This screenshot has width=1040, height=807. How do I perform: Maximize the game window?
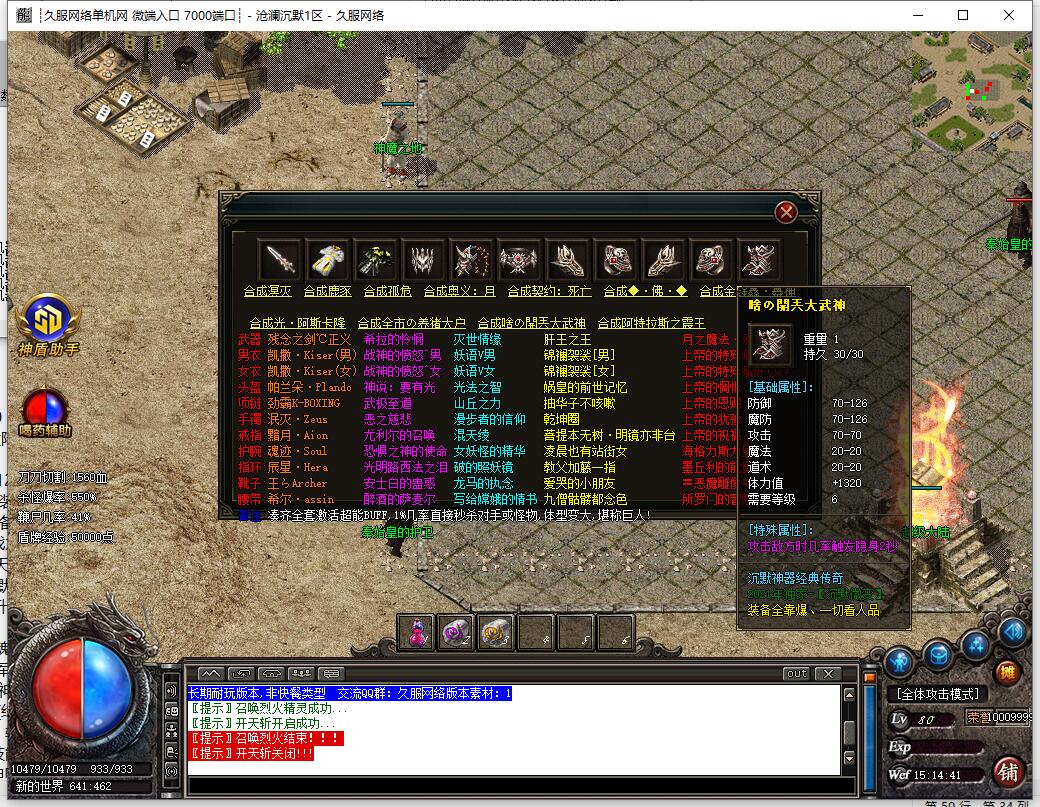[x=963, y=16]
